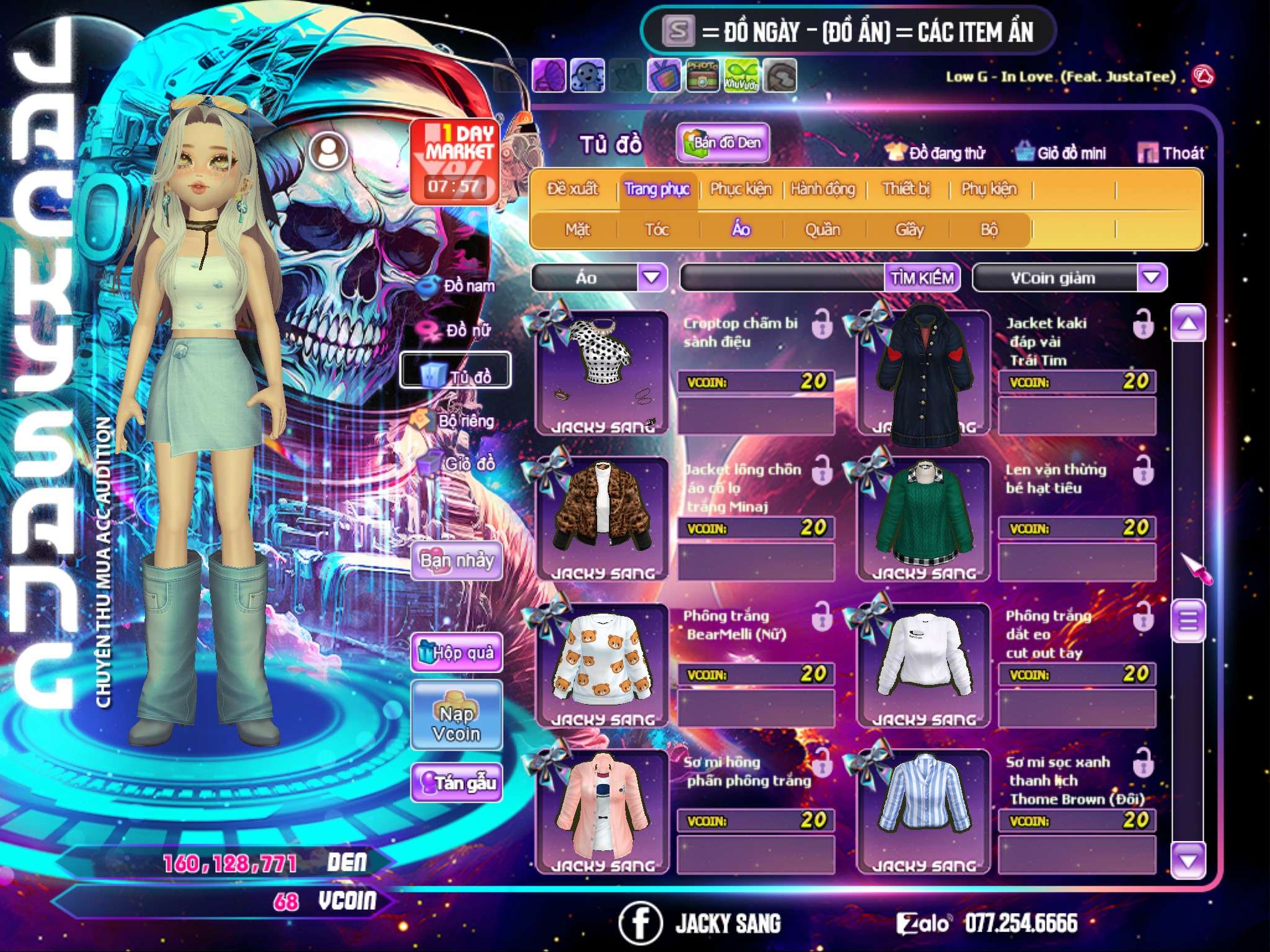Select the Hành động tab
Screen dimensions: 1270x952
pos(822,189)
